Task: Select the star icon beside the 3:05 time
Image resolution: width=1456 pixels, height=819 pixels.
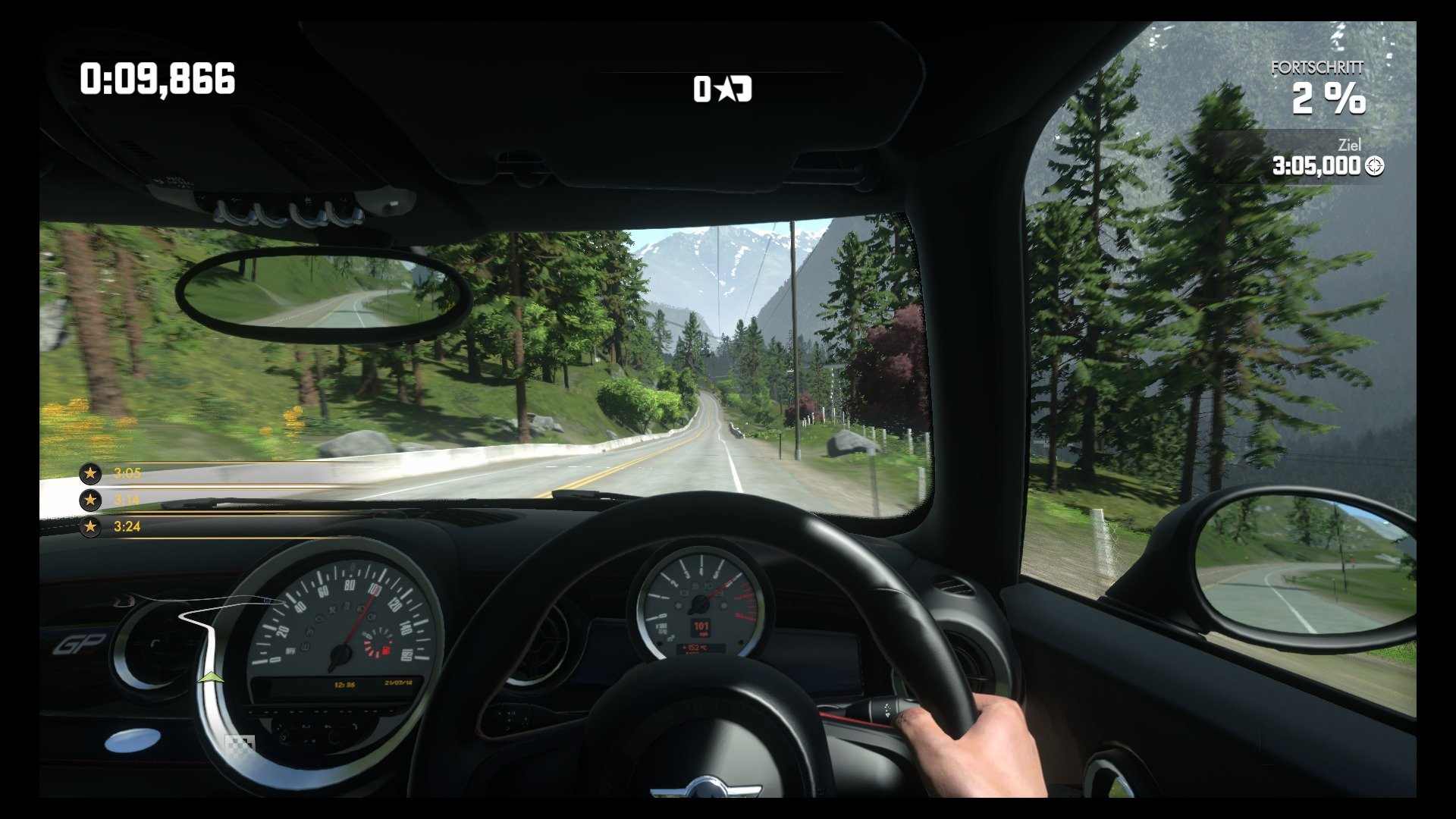Action: pyautogui.click(x=89, y=472)
